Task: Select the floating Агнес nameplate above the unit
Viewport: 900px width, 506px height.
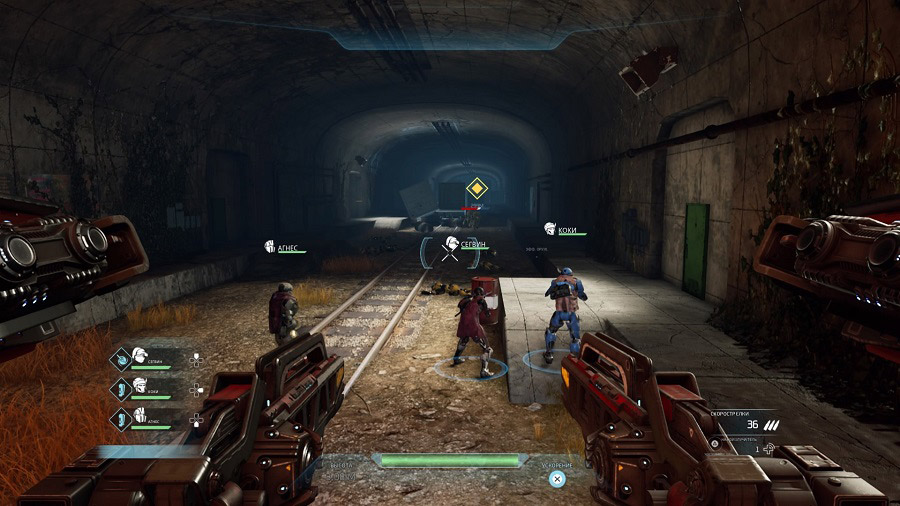Action: [284, 246]
